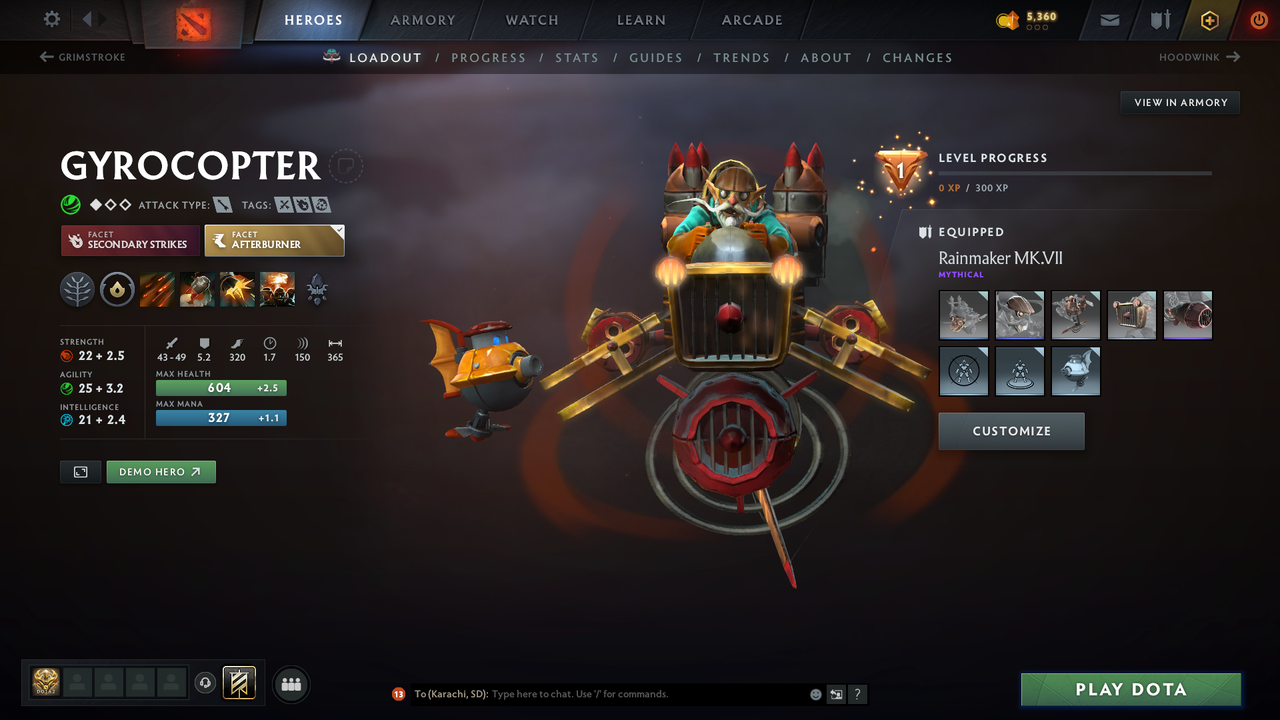Switch to the STATS tab
This screenshot has height=720, width=1280.
tap(577, 57)
